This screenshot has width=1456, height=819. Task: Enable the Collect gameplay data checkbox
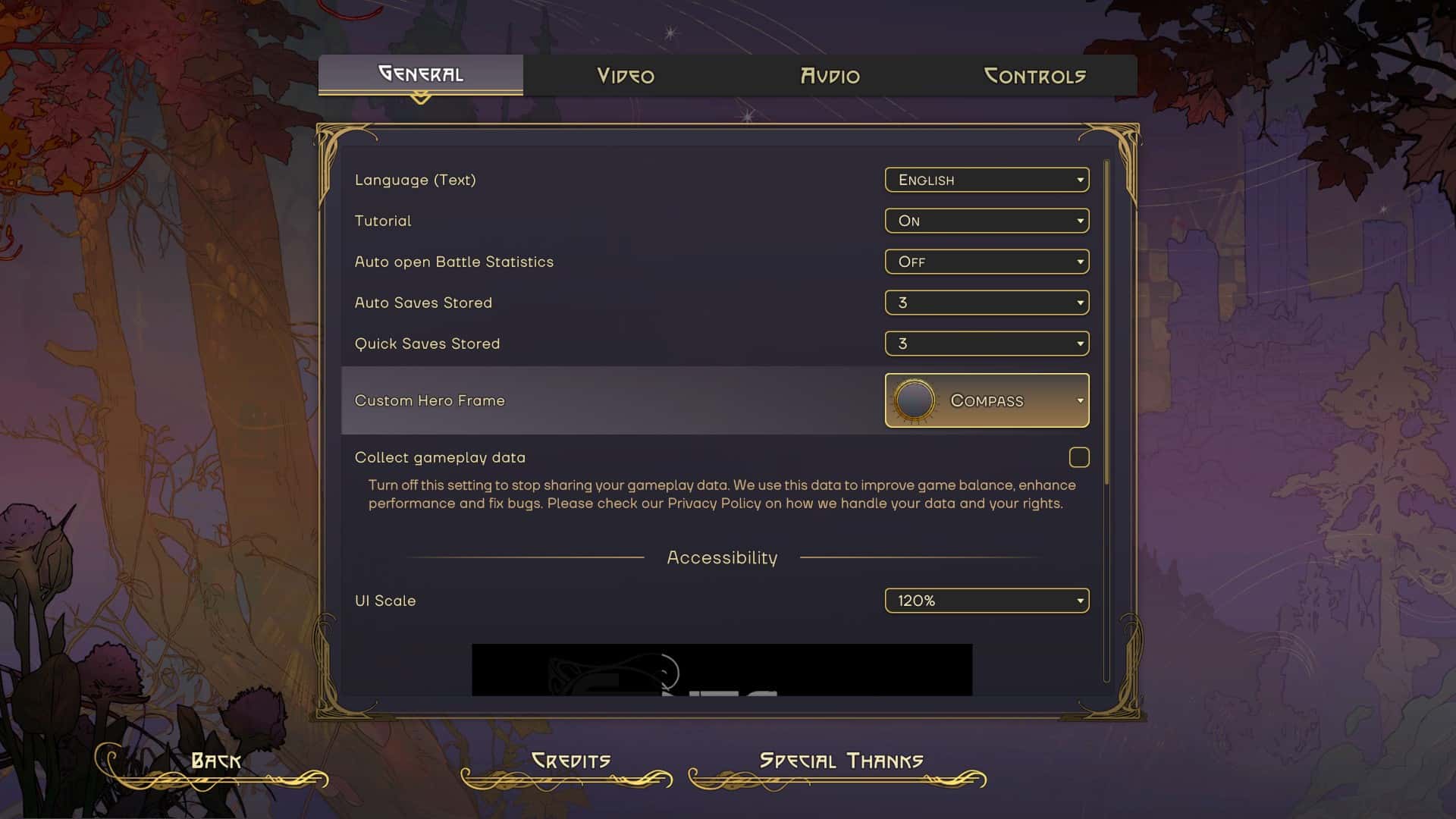click(1080, 457)
